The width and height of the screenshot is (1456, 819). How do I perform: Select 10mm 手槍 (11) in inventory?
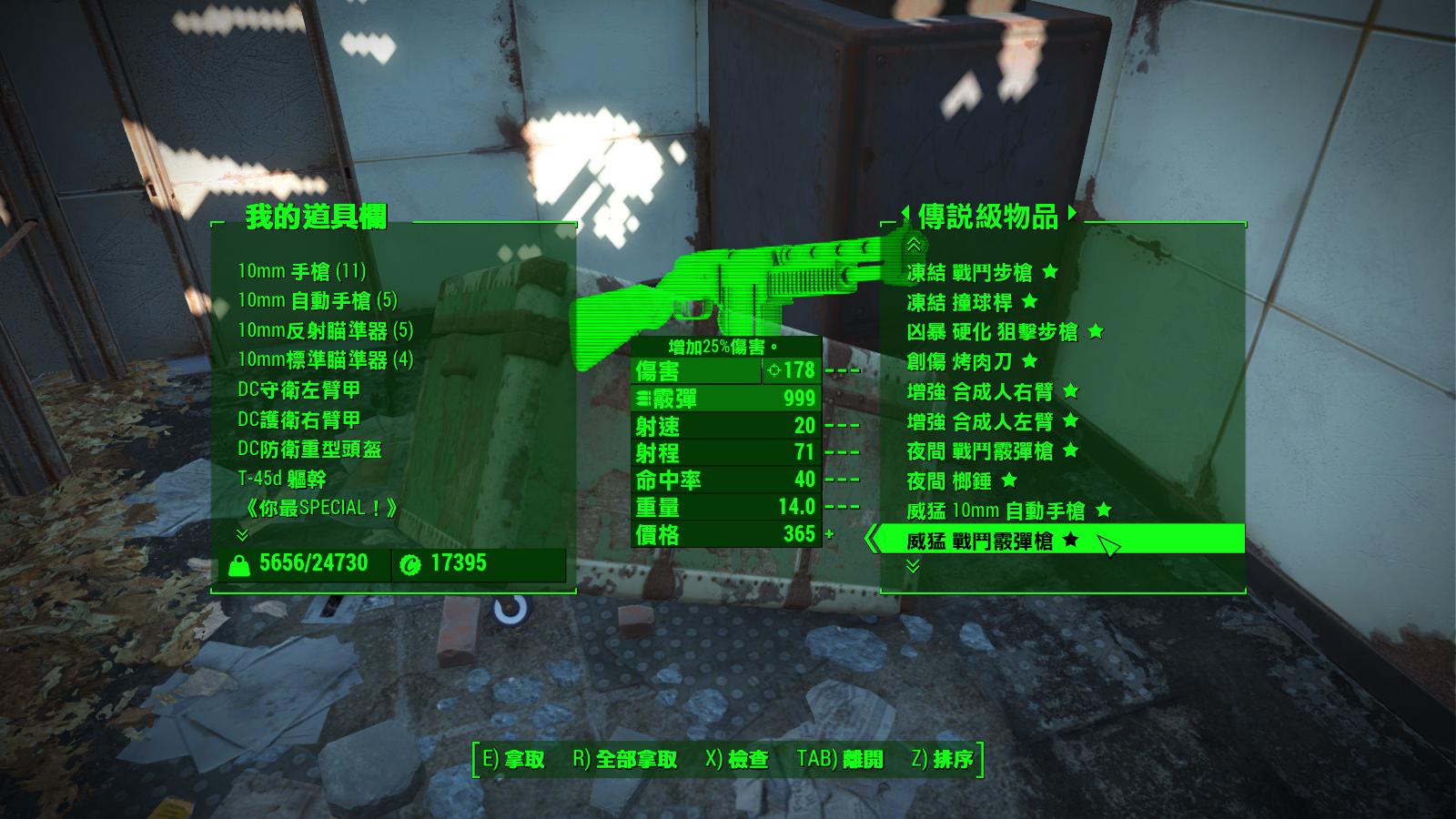(x=301, y=271)
